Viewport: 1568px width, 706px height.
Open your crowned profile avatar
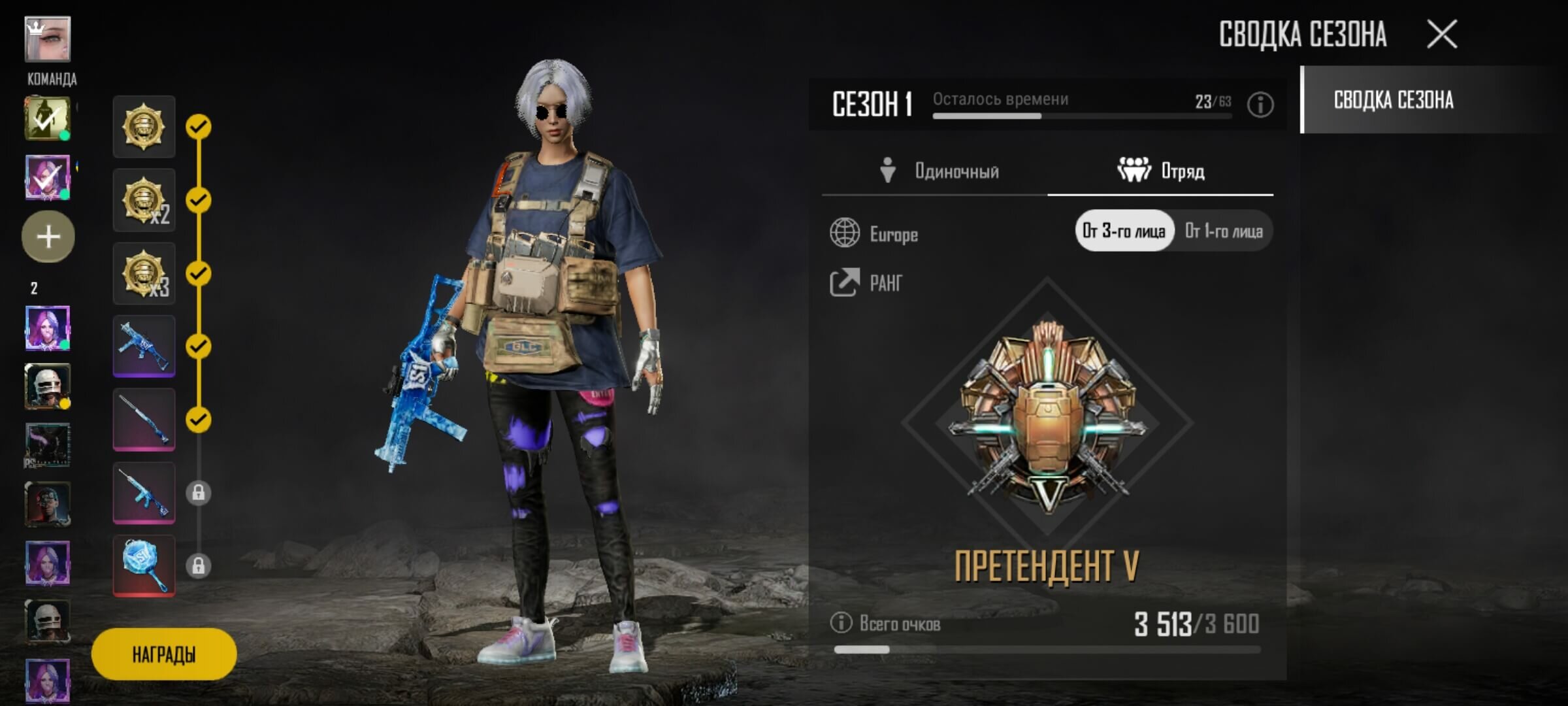coord(47,39)
